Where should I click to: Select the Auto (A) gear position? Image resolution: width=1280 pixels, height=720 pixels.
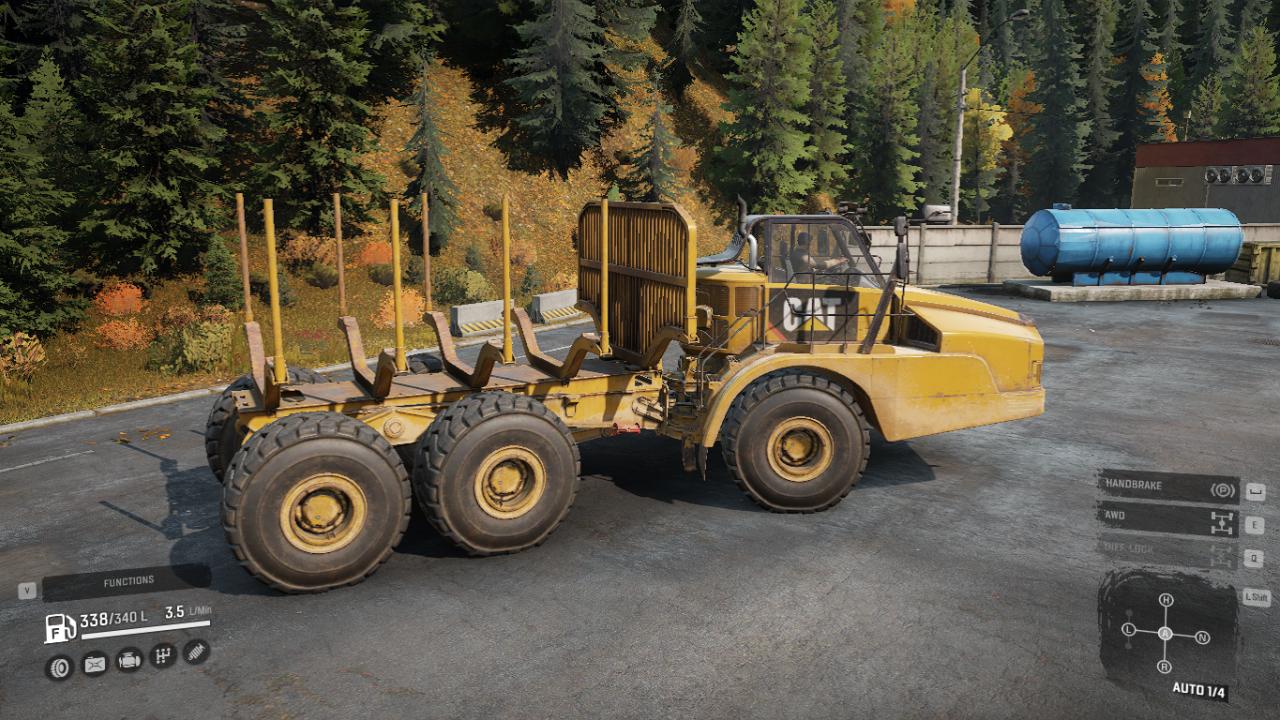tap(1165, 633)
